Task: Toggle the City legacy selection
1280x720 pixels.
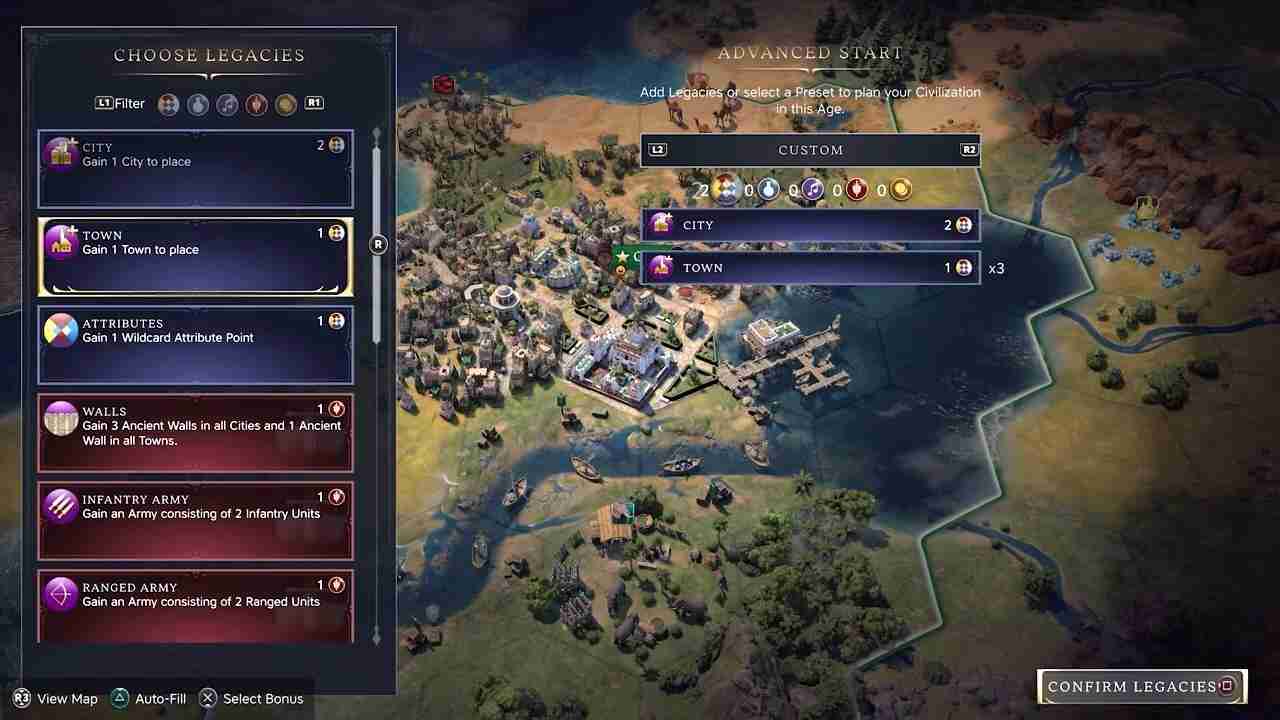Action: [x=195, y=168]
